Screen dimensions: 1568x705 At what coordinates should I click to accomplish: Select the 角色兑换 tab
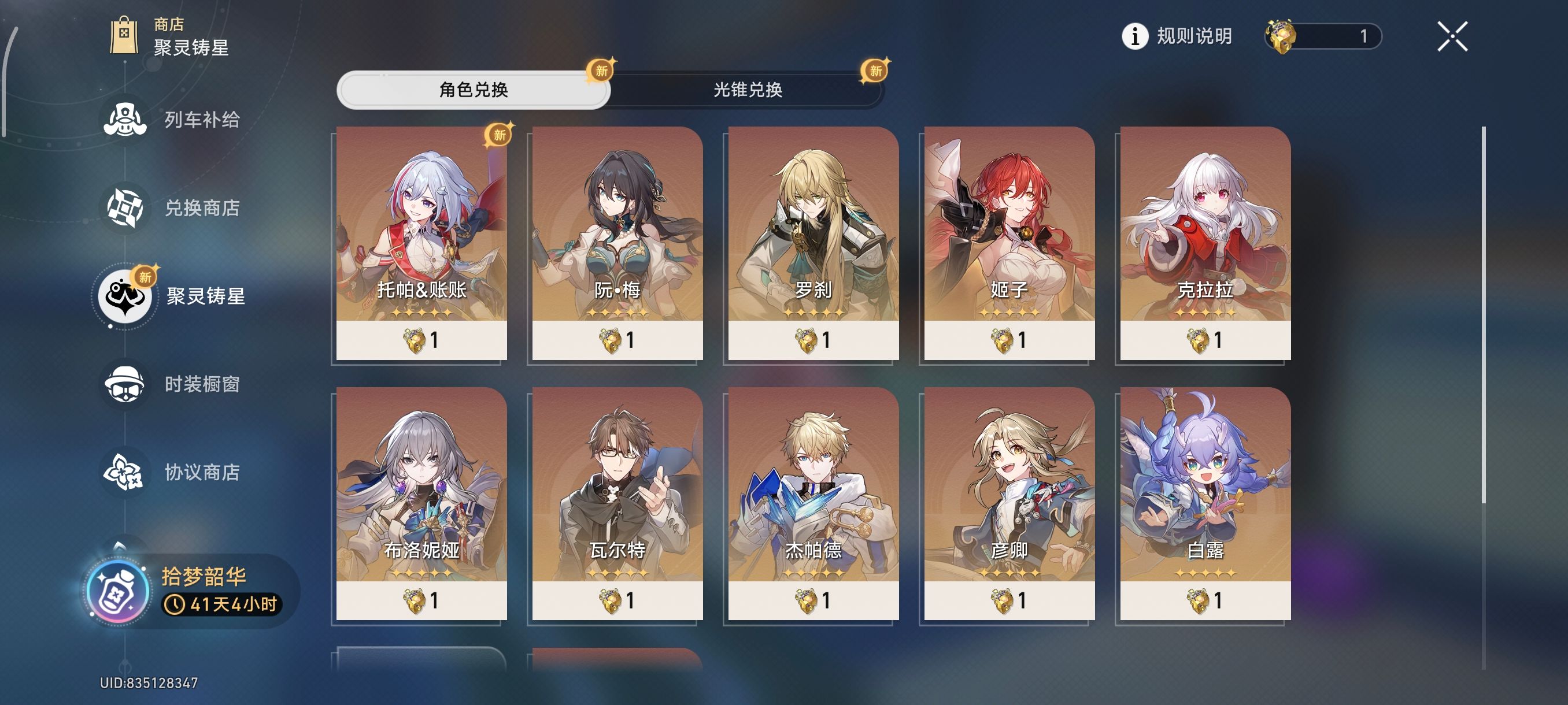pos(474,90)
